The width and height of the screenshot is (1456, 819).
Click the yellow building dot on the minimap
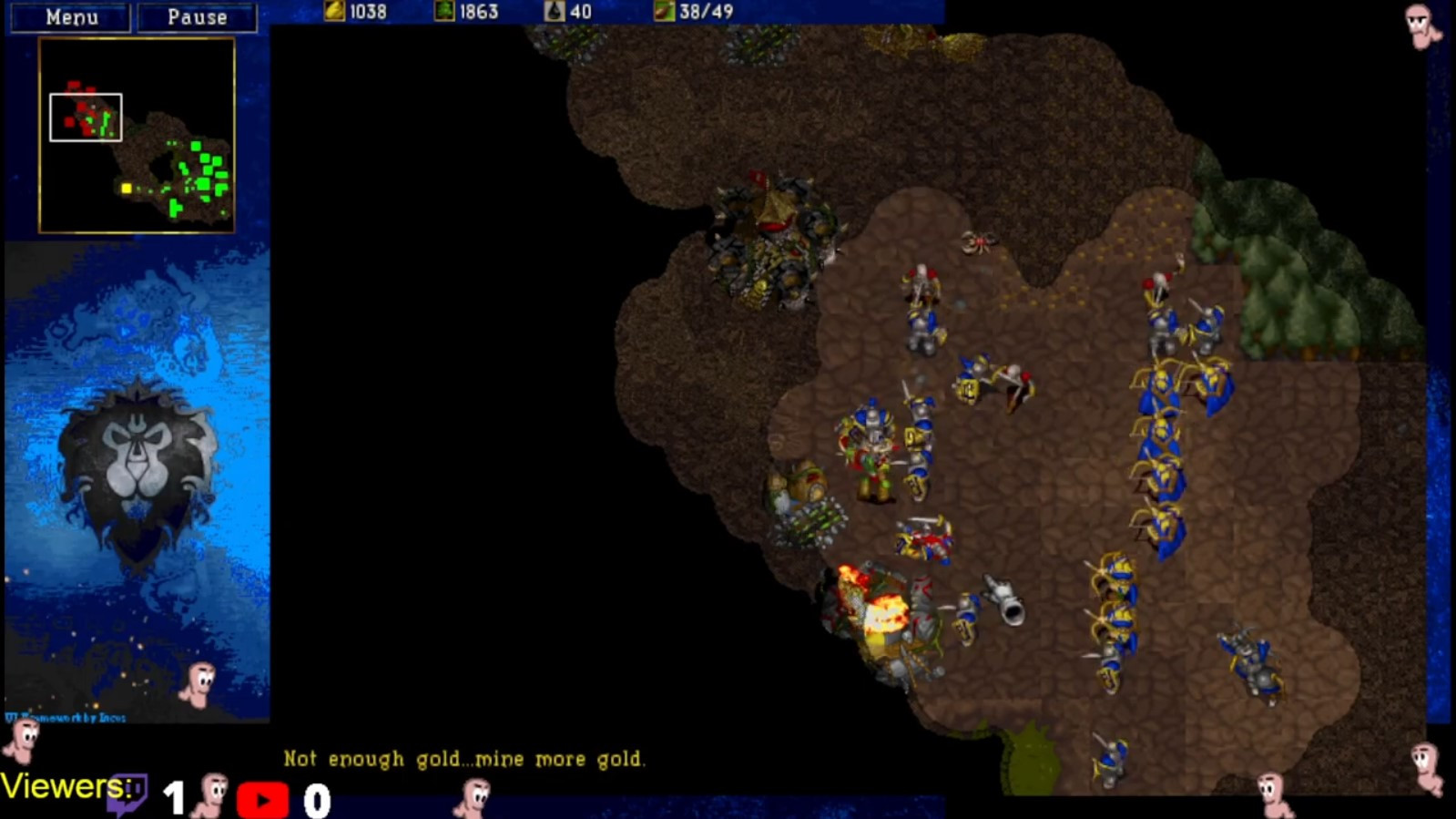(x=125, y=188)
